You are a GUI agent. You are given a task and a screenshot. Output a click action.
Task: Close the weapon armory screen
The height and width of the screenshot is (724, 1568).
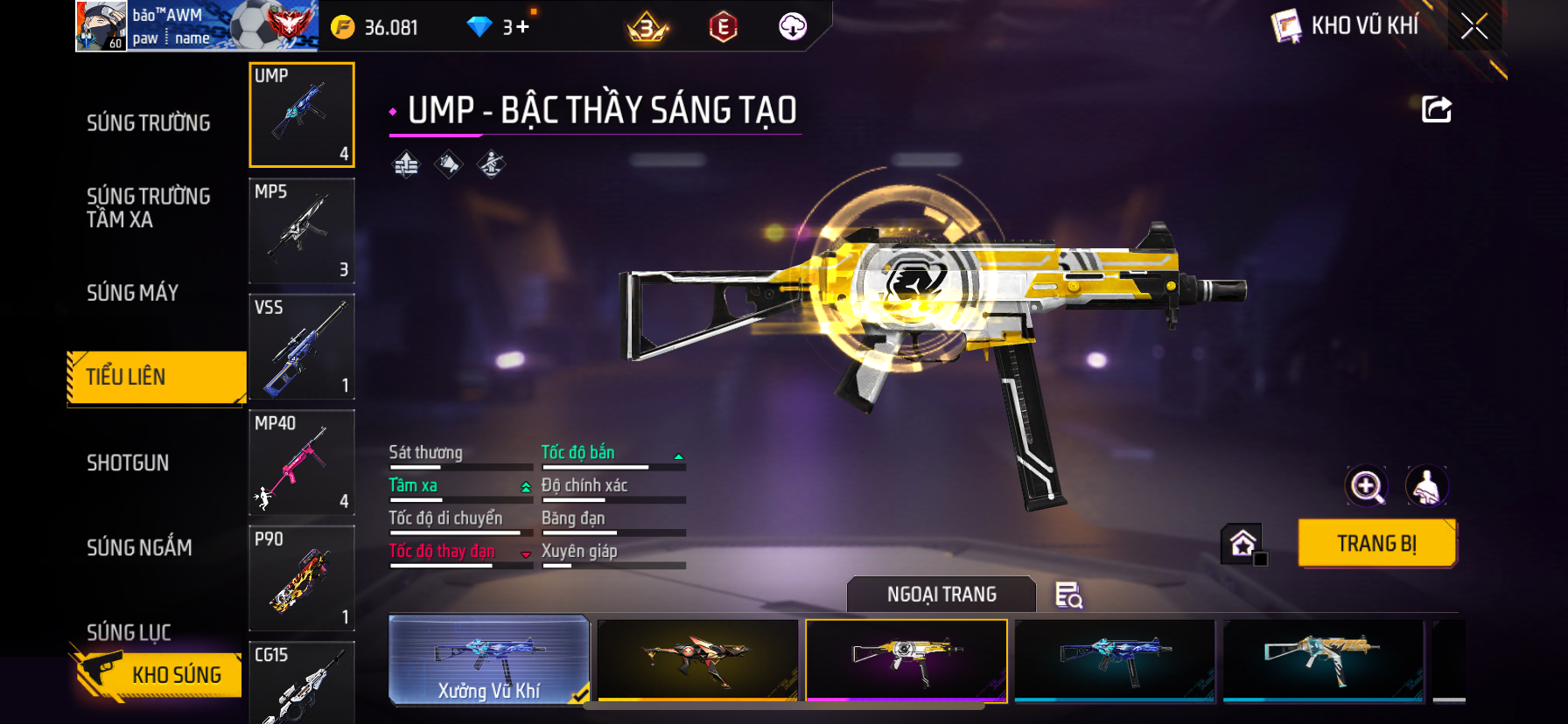(x=1474, y=27)
